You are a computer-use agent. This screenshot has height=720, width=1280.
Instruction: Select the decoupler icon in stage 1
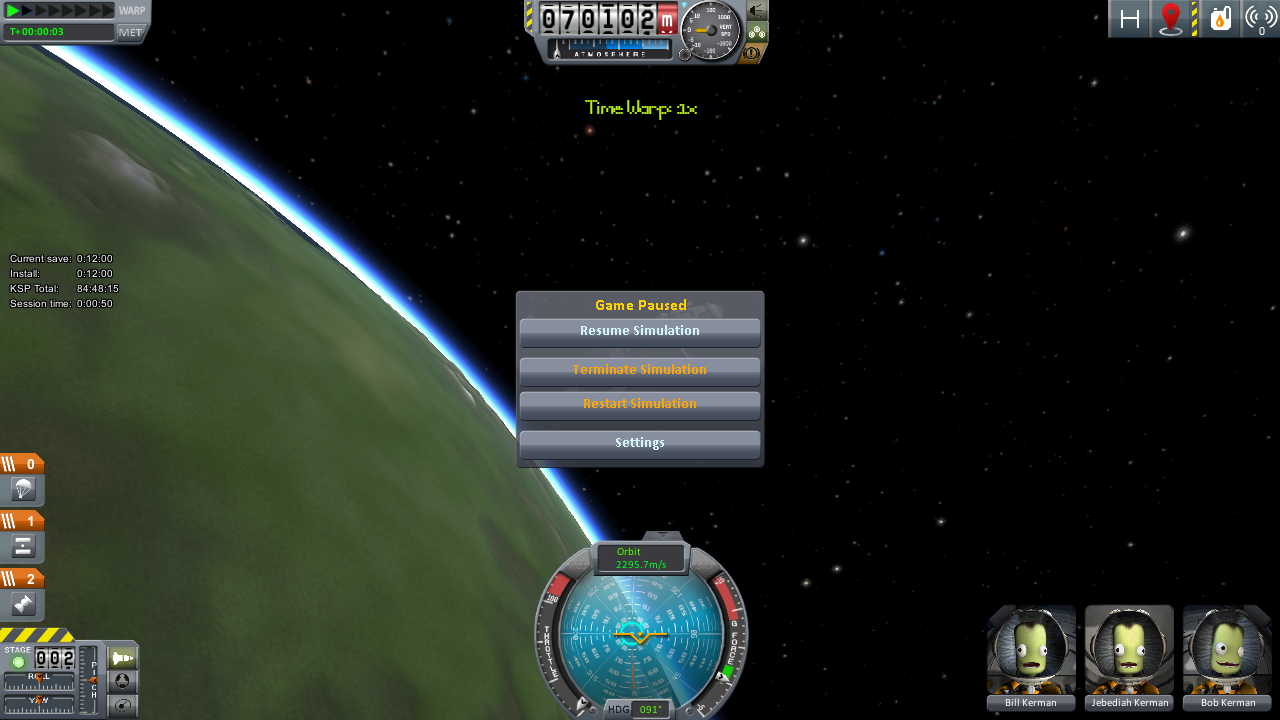pyautogui.click(x=23, y=547)
